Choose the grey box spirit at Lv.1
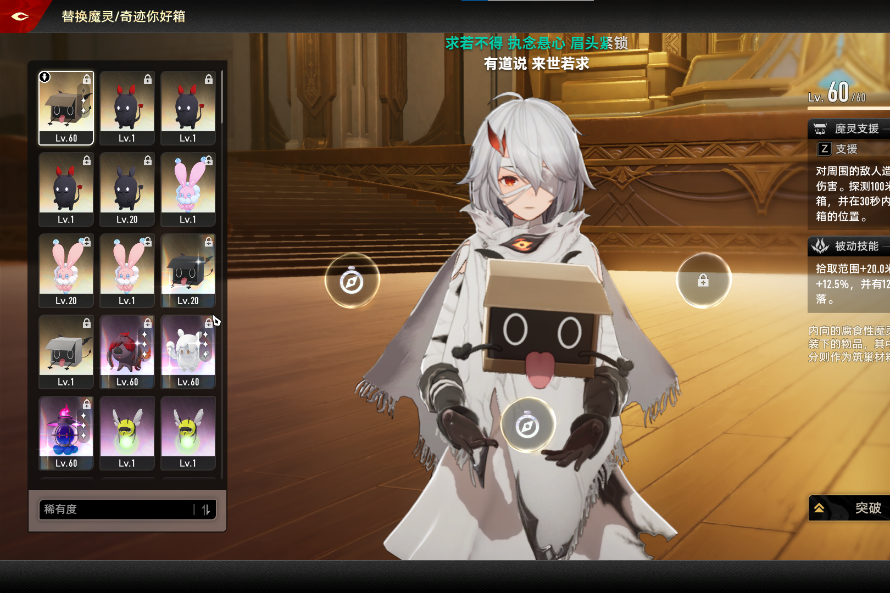The width and height of the screenshot is (890, 593). pyautogui.click(x=66, y=351)
